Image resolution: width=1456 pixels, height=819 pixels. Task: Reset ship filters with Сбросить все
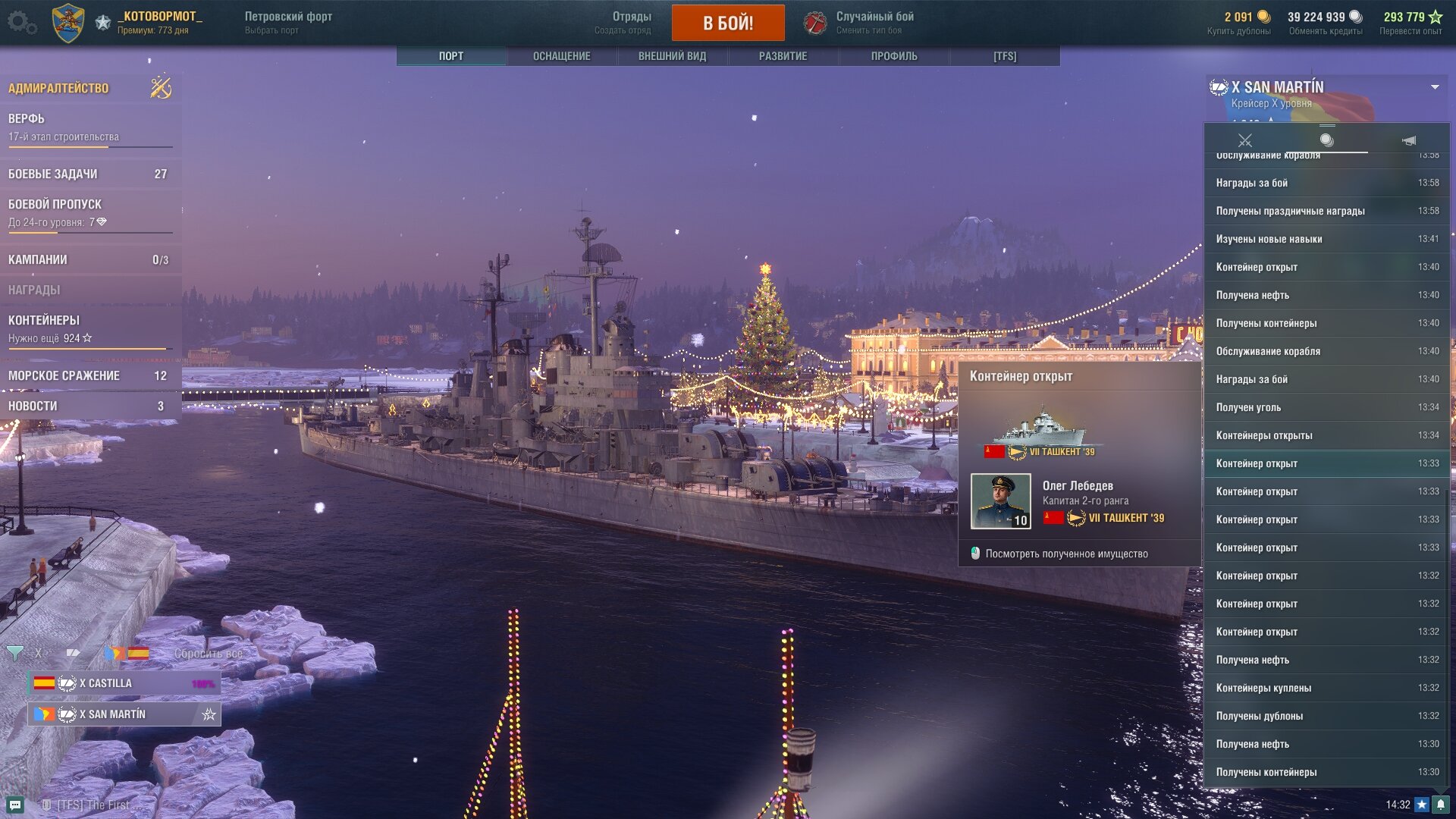point(209,654)
